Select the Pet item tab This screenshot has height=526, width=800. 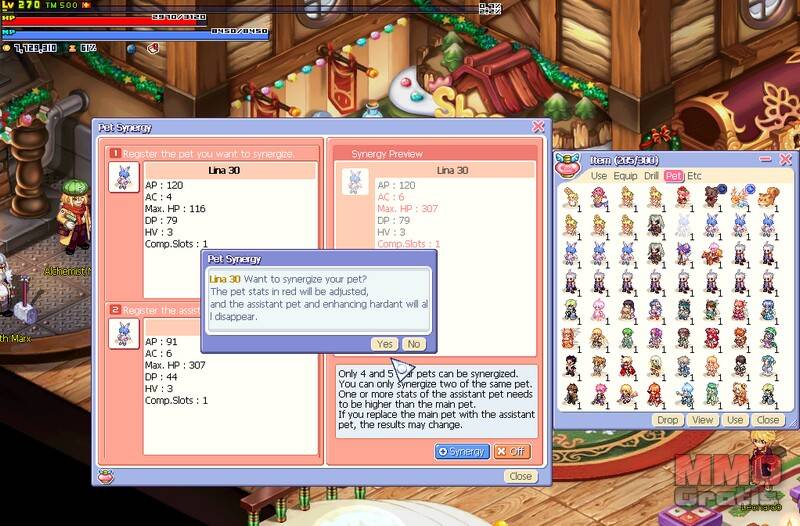pos(674,176)
